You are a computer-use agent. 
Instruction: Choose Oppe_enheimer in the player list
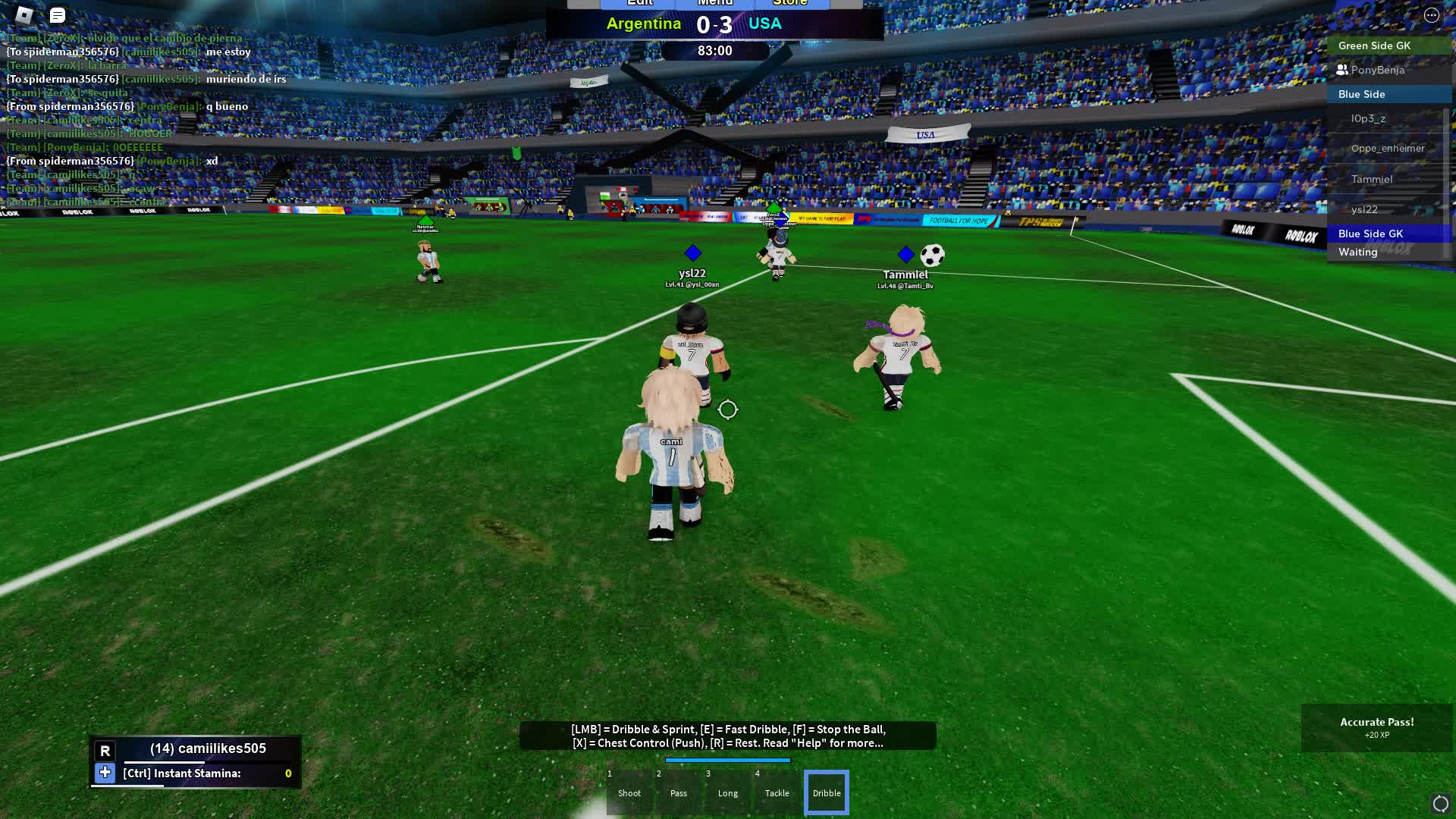click(x=1387, y=148)
